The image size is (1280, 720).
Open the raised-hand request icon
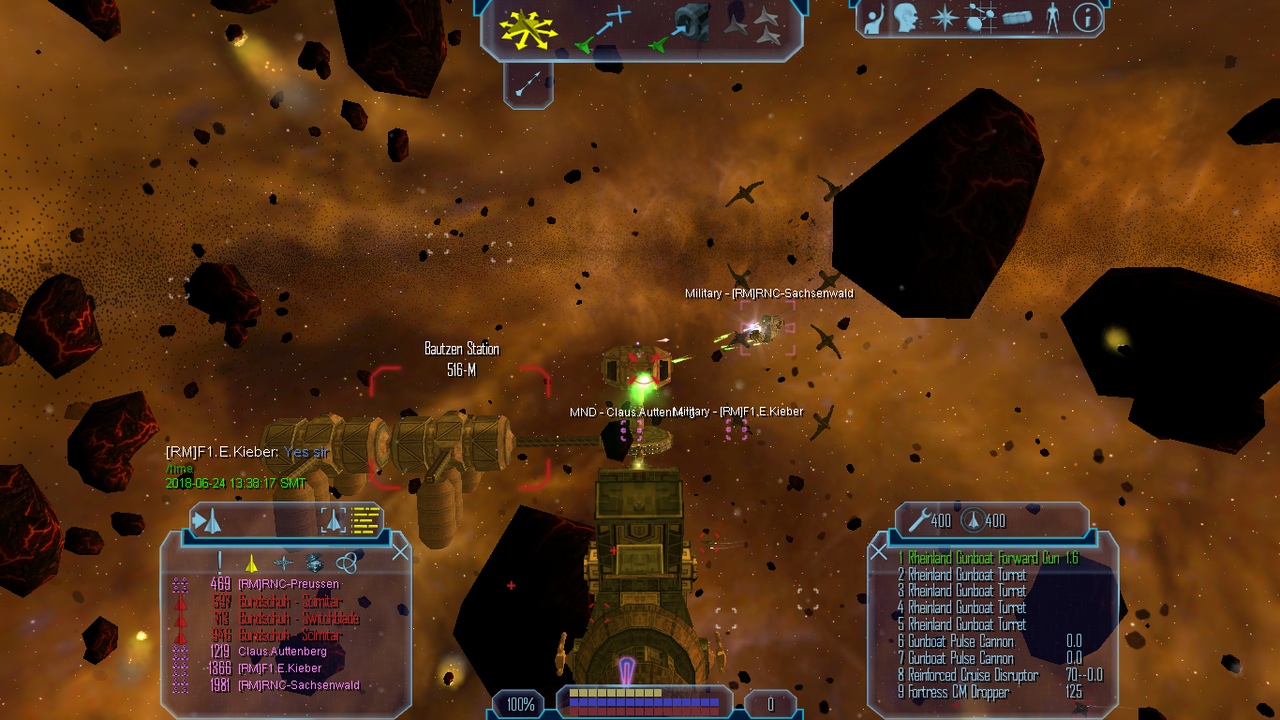(873, 18)
